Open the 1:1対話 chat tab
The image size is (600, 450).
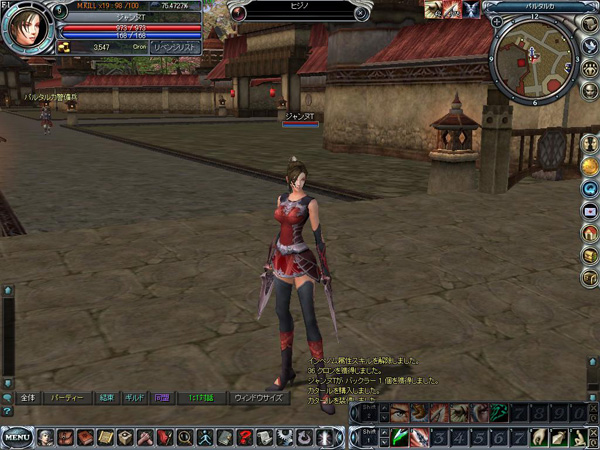click(201, 397)
